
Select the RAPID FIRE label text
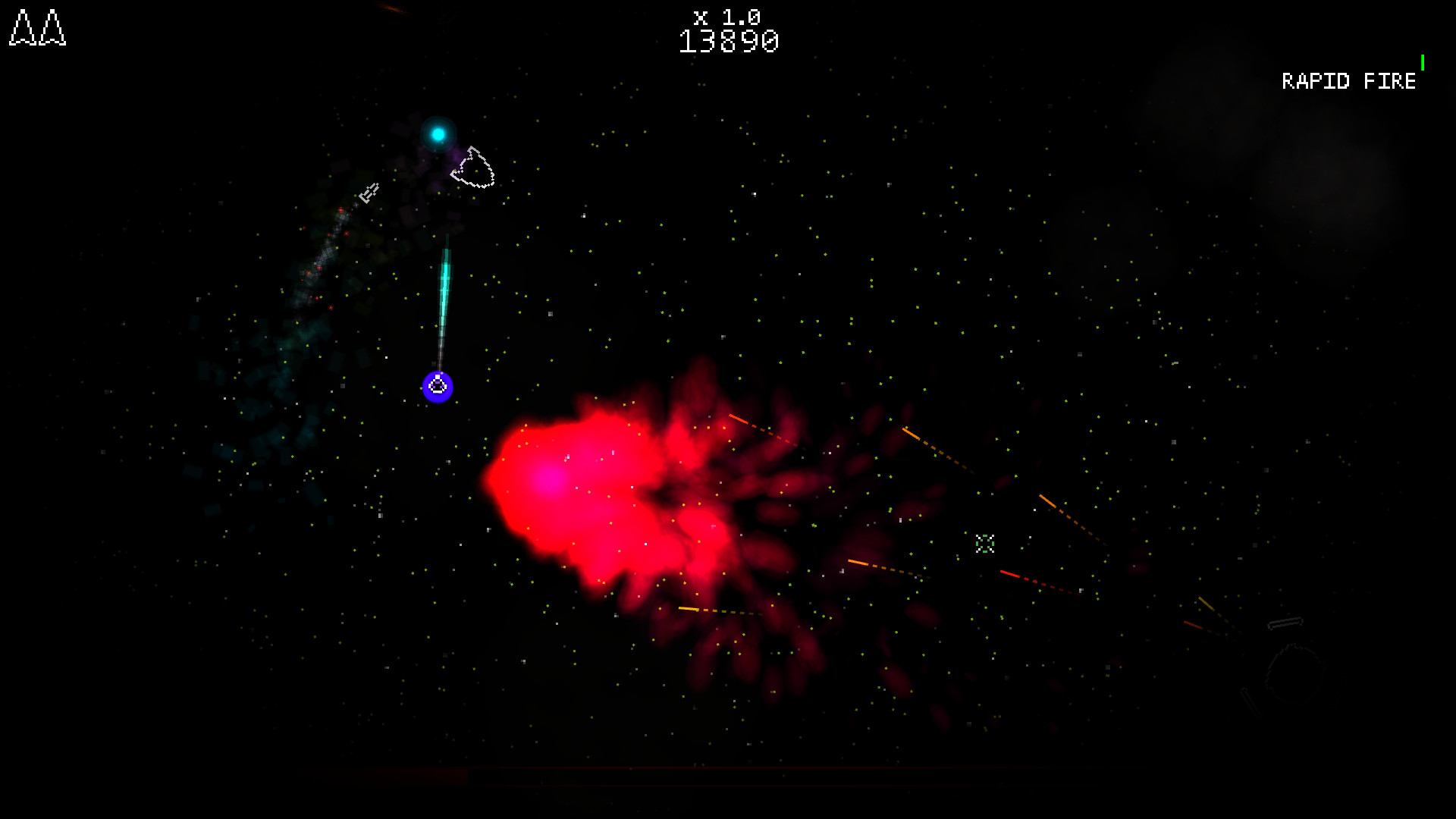point(1348,81)
